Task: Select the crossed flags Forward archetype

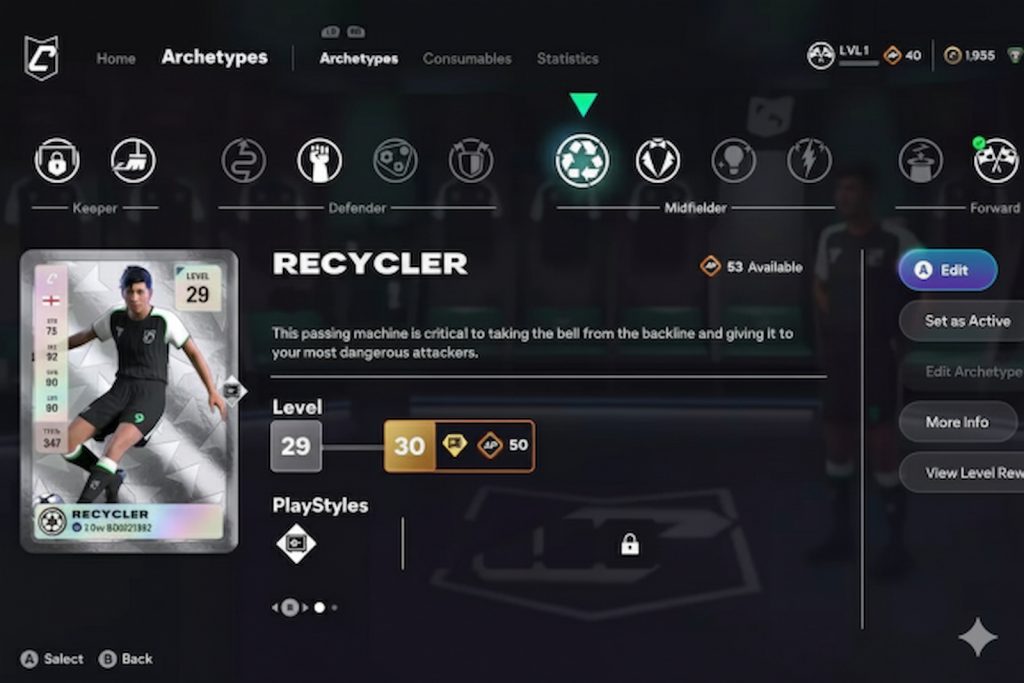Action: (x=996, y=160)
